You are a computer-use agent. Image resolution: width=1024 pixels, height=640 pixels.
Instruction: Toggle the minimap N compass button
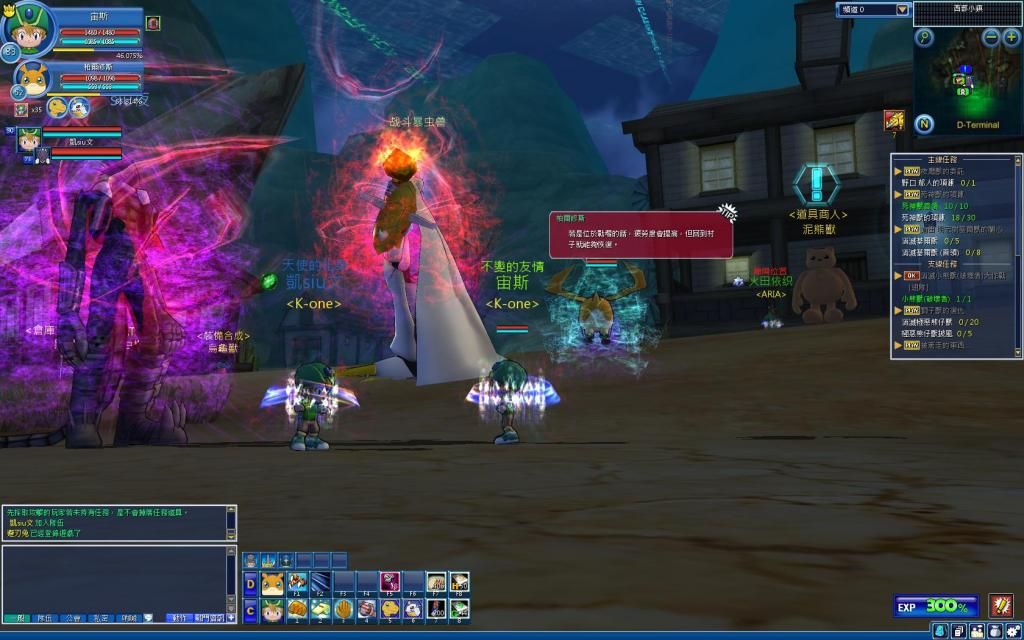click(x=924, y=124)
